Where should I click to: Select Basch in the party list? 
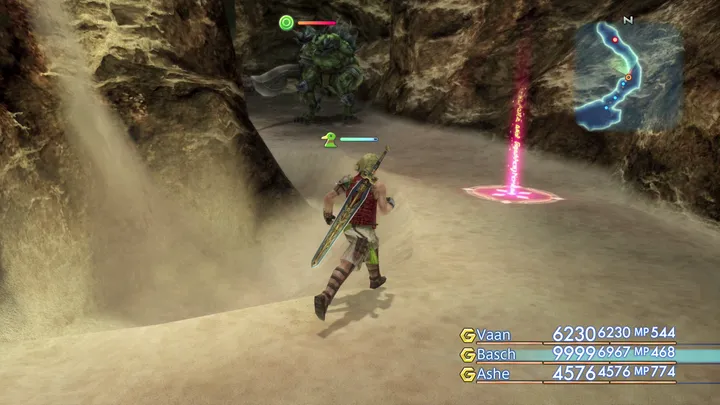click(498, 354)
